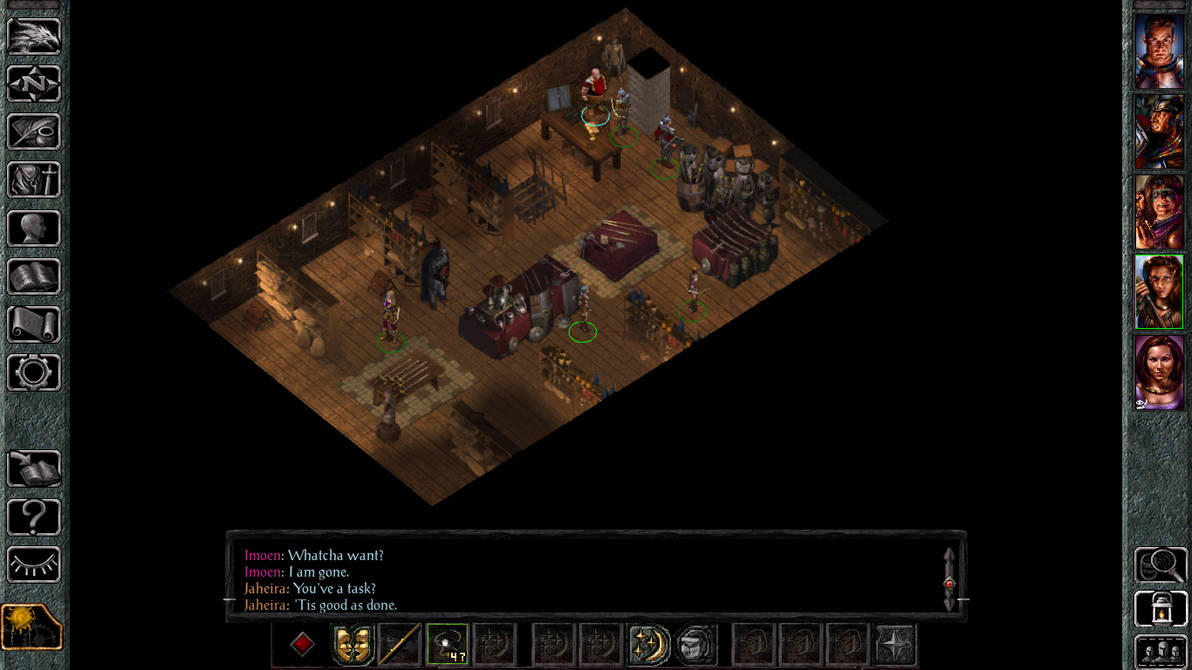Select the red-haired woman's bottom portrait
The width and height of the screenshot is (1192, 670).
click(x=1159, y=372)
